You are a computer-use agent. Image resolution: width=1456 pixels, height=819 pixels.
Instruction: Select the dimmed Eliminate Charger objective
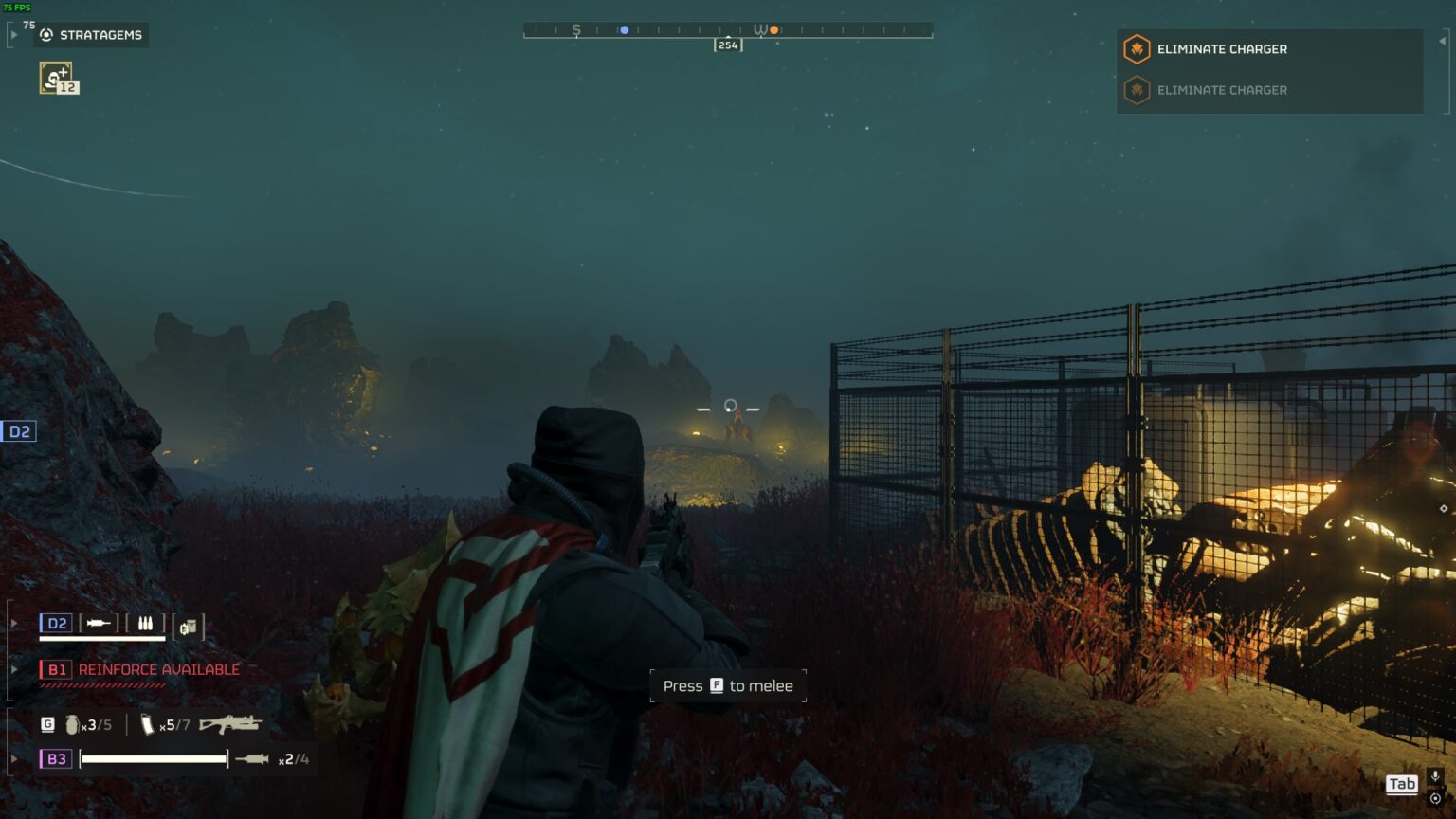(x=1221, y=90)
